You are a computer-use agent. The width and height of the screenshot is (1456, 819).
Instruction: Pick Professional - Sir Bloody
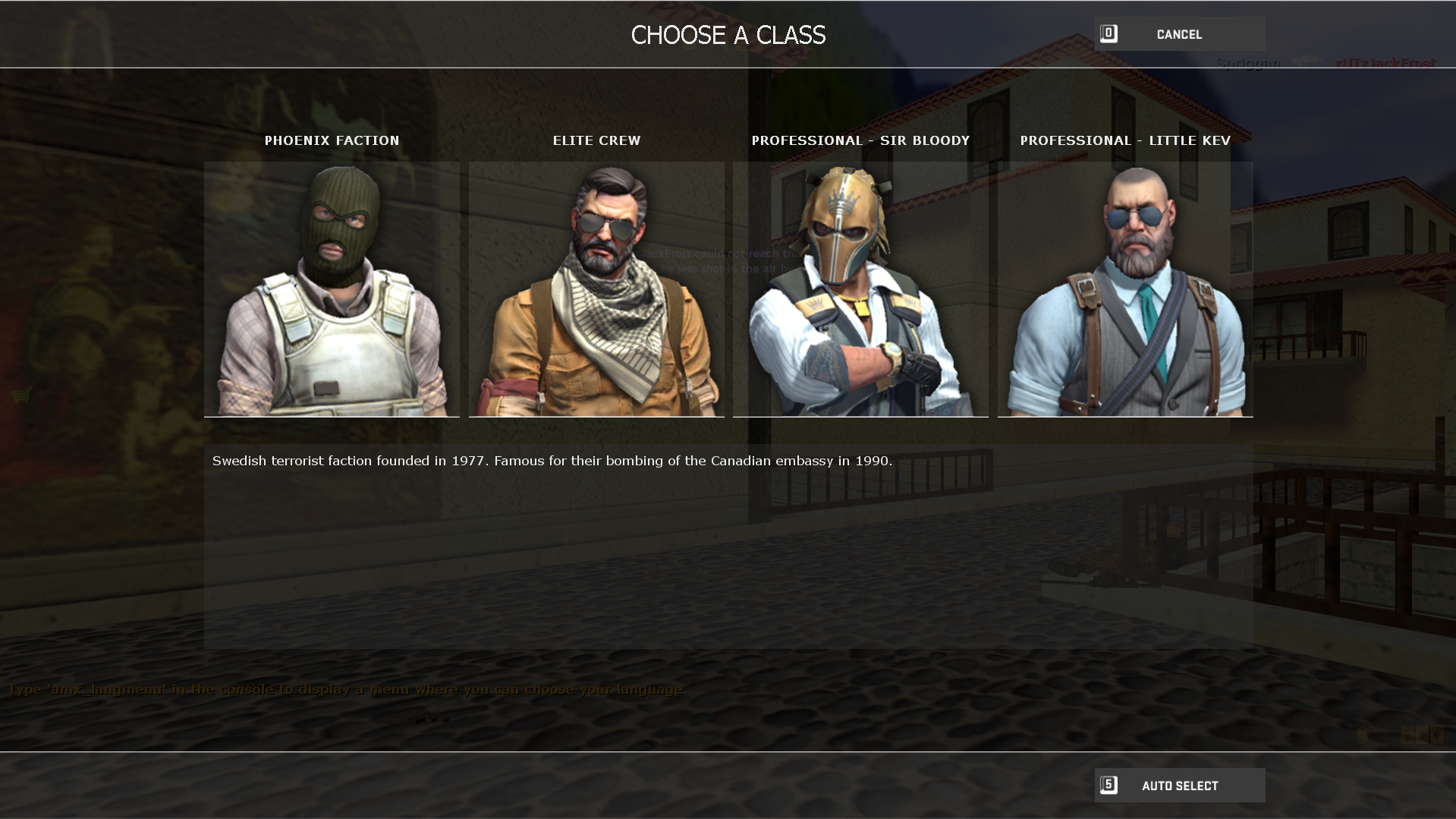point(860,288)
